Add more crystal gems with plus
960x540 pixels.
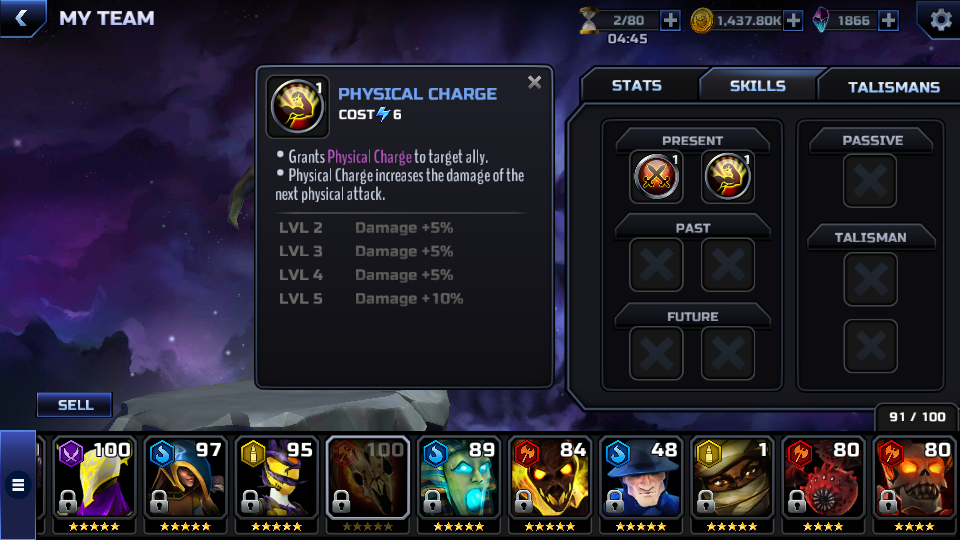tap(887, 20)
